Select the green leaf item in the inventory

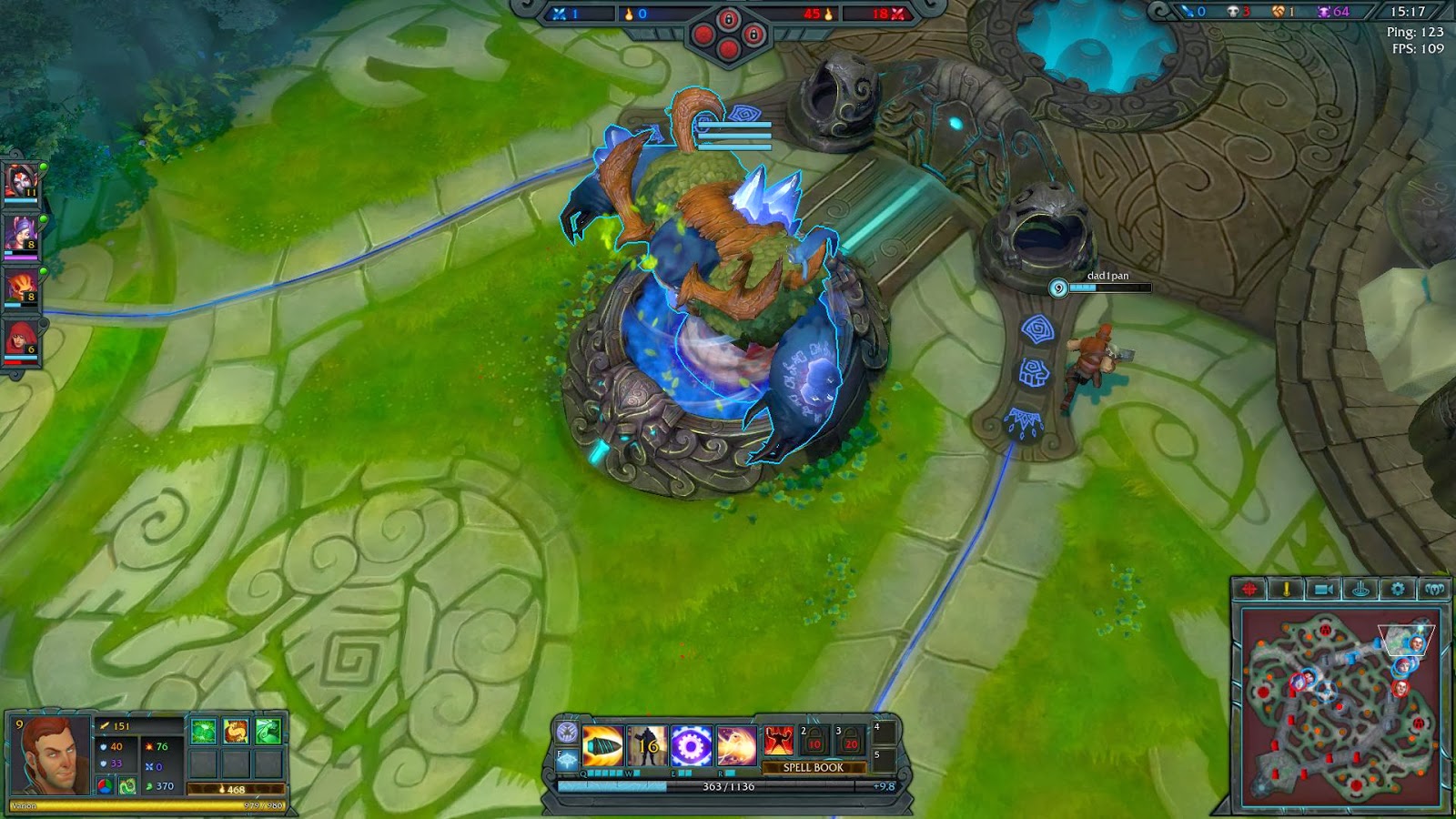pos(203,730)
